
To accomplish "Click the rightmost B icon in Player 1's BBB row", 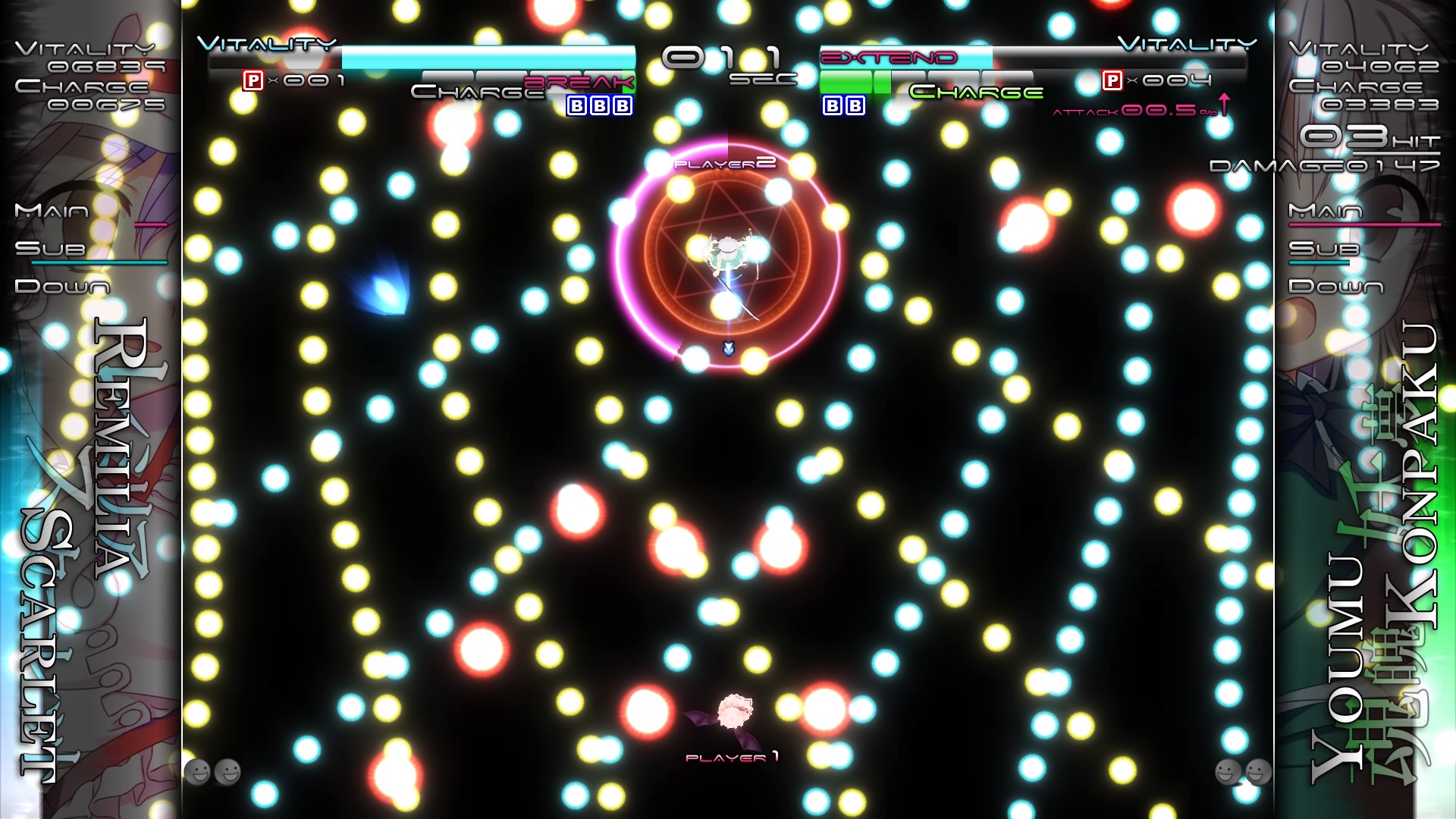I will tap(622, 107).
